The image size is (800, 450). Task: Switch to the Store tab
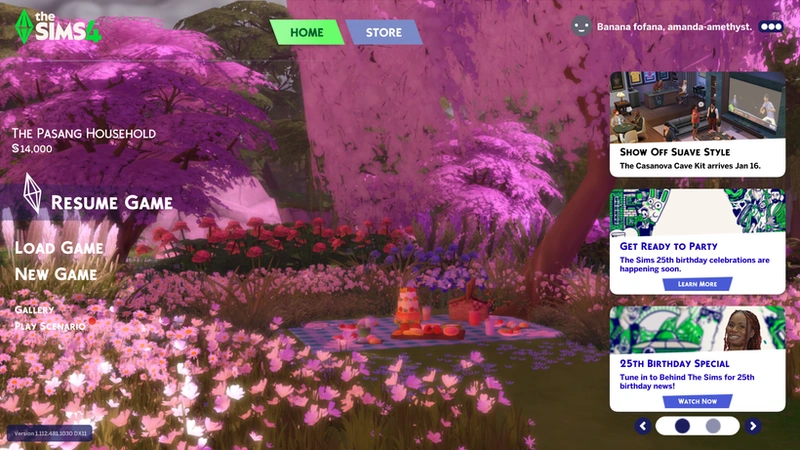(x=383, y=32)
